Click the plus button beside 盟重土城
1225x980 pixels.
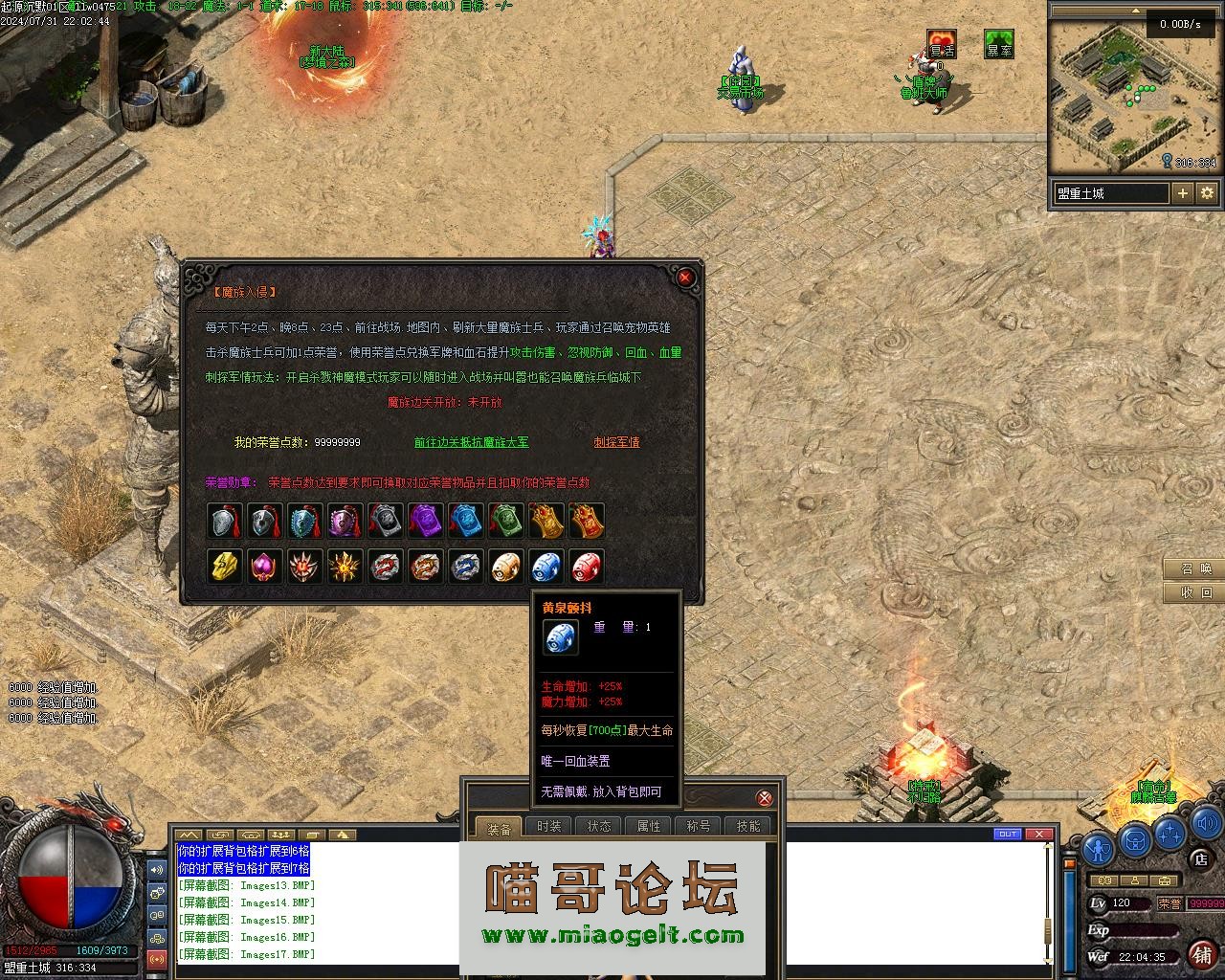pos(1183,193)
